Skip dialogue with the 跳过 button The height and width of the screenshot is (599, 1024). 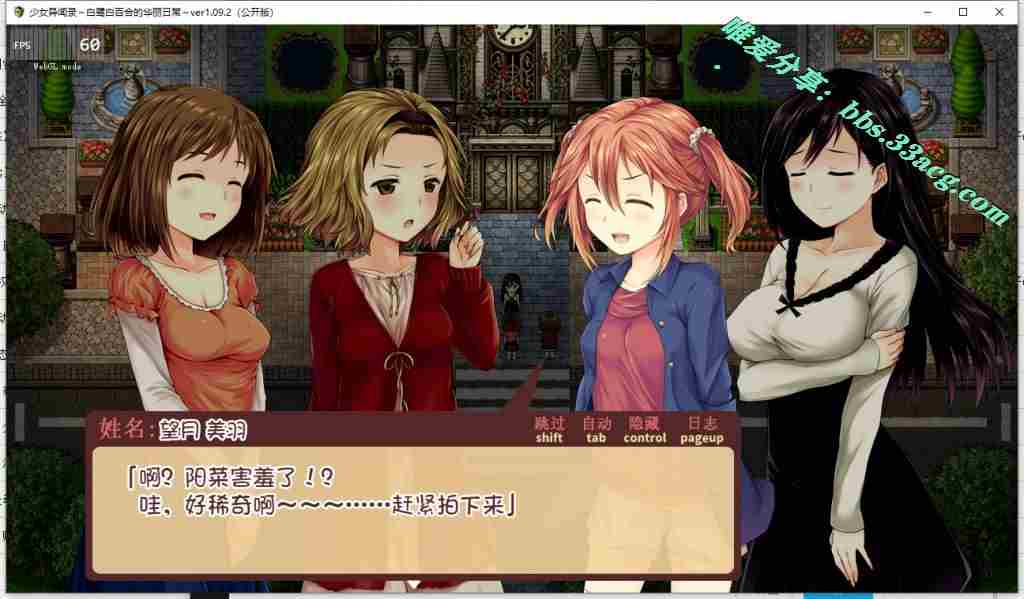549,429
